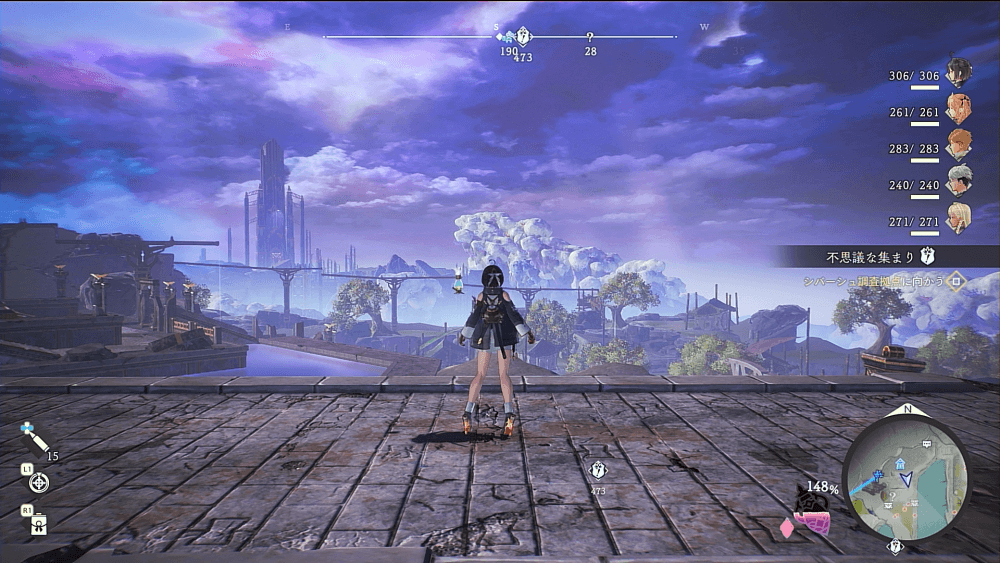
Task: Select the question mark marker on compass
Action: [x=590, y=37]
